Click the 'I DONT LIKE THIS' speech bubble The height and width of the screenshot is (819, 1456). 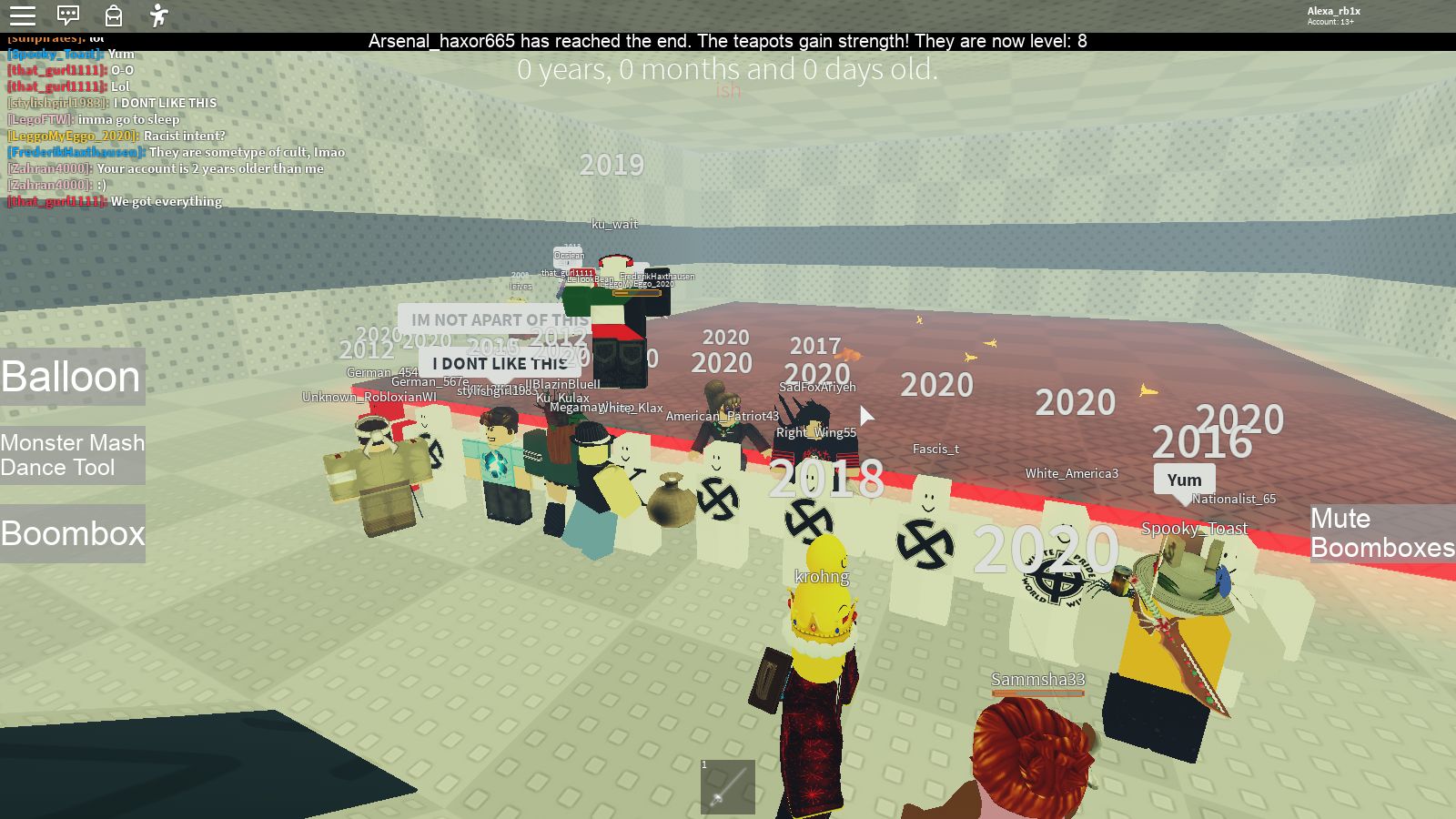click(499, 362)
